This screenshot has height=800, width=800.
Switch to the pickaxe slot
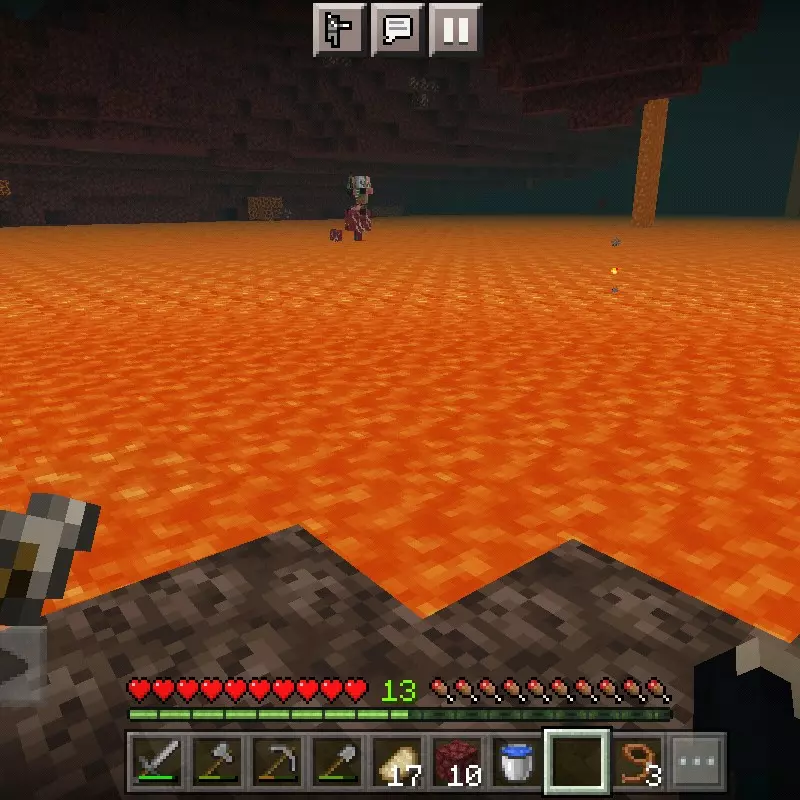(278, 763)
